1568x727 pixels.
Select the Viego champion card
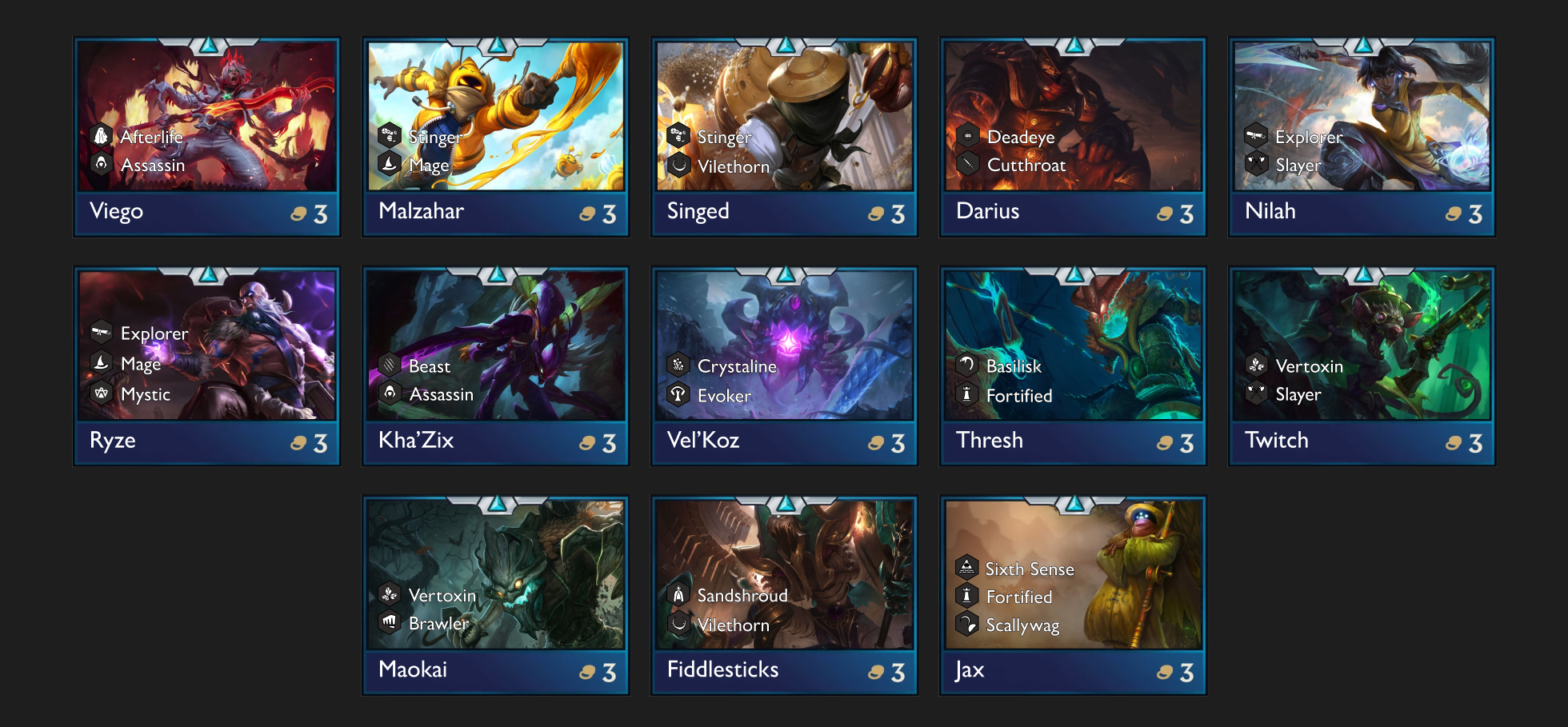pyautogui.click(x=206, y=136)
